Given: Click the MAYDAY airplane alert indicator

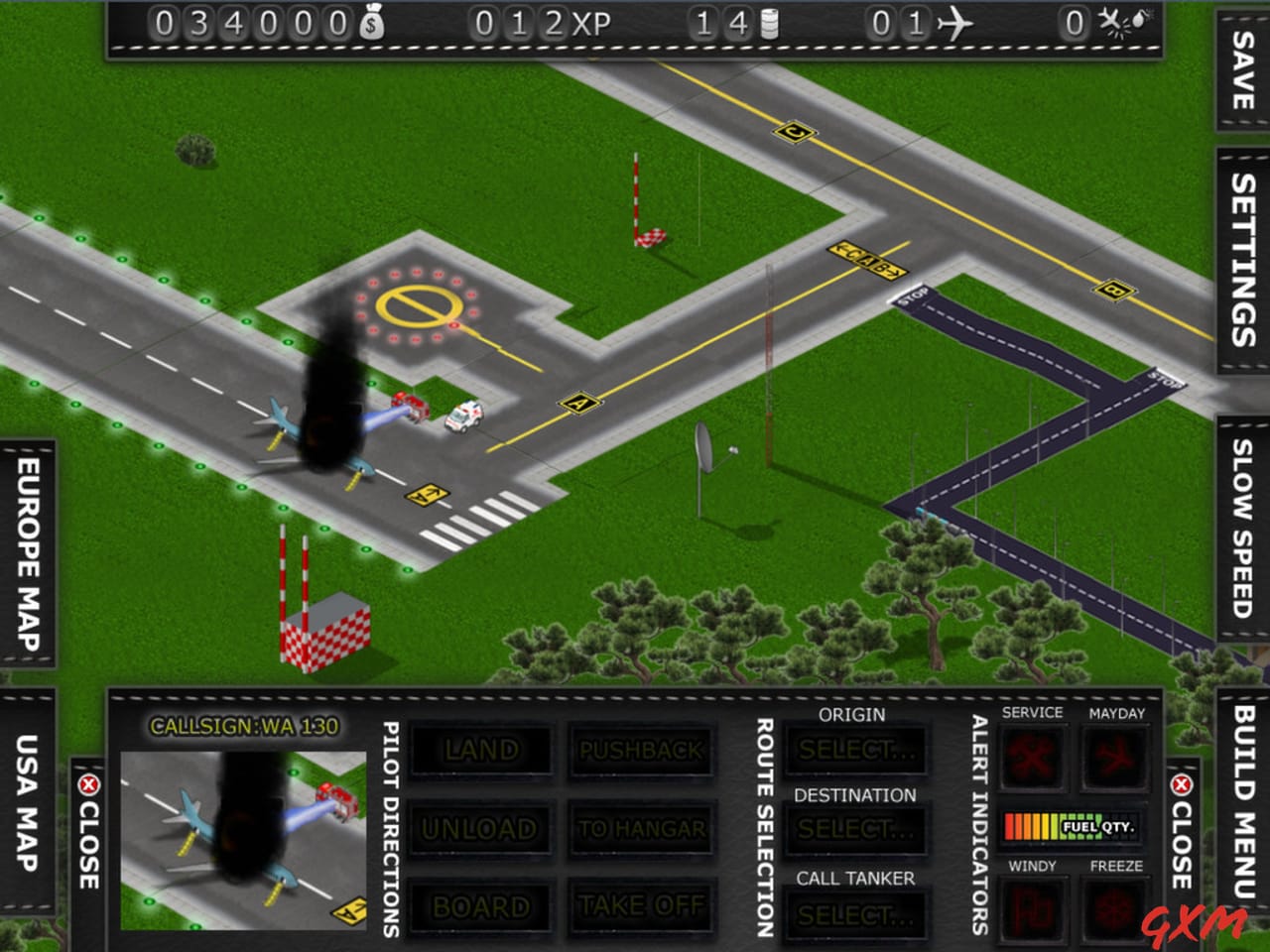Looking at the screenshot, I should click(1115, 759).
